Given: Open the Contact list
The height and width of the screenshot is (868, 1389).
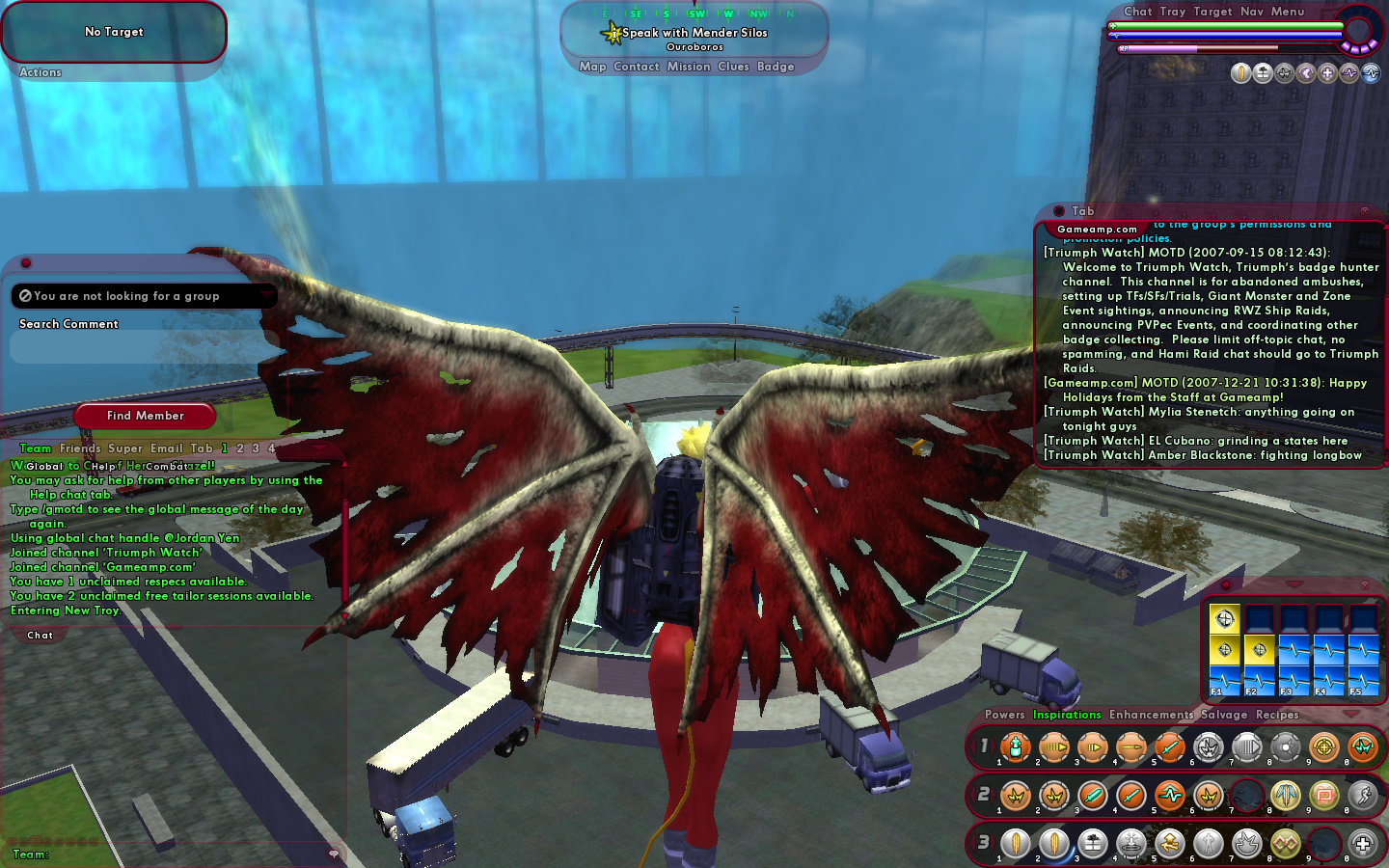Looking at the screenshot, I should [636, 67].
